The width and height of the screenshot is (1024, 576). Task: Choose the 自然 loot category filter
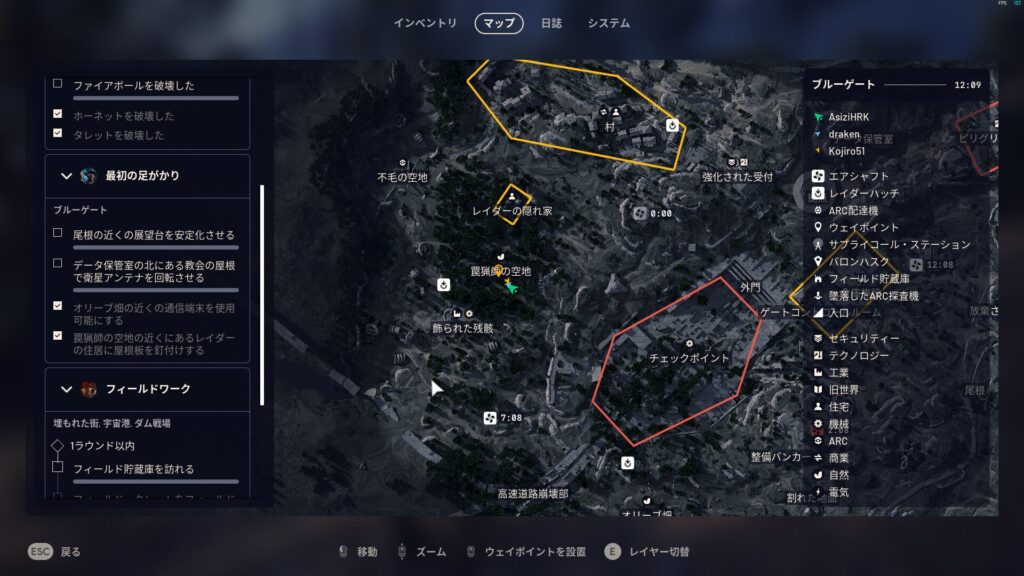838,475
